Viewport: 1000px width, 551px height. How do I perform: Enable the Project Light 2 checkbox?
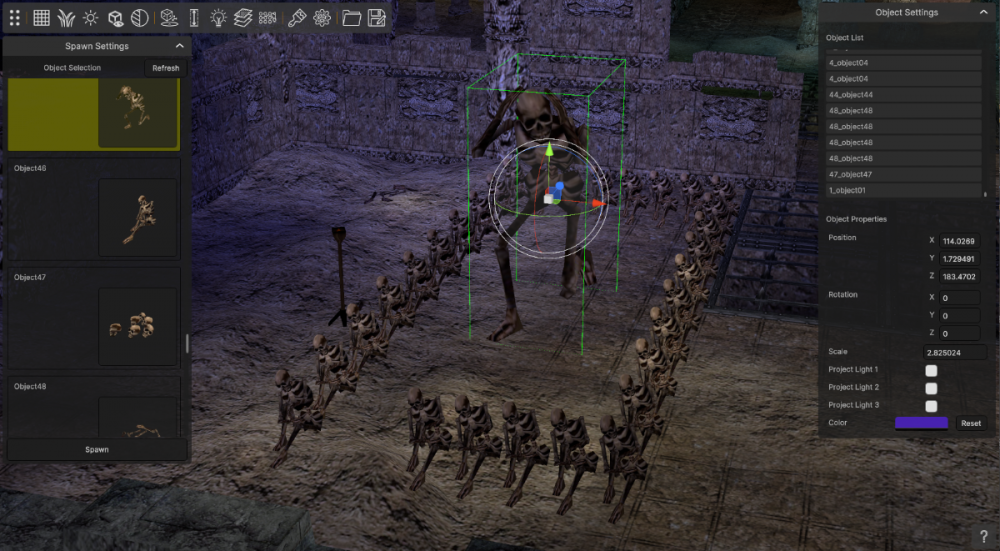tap(931, 388)
